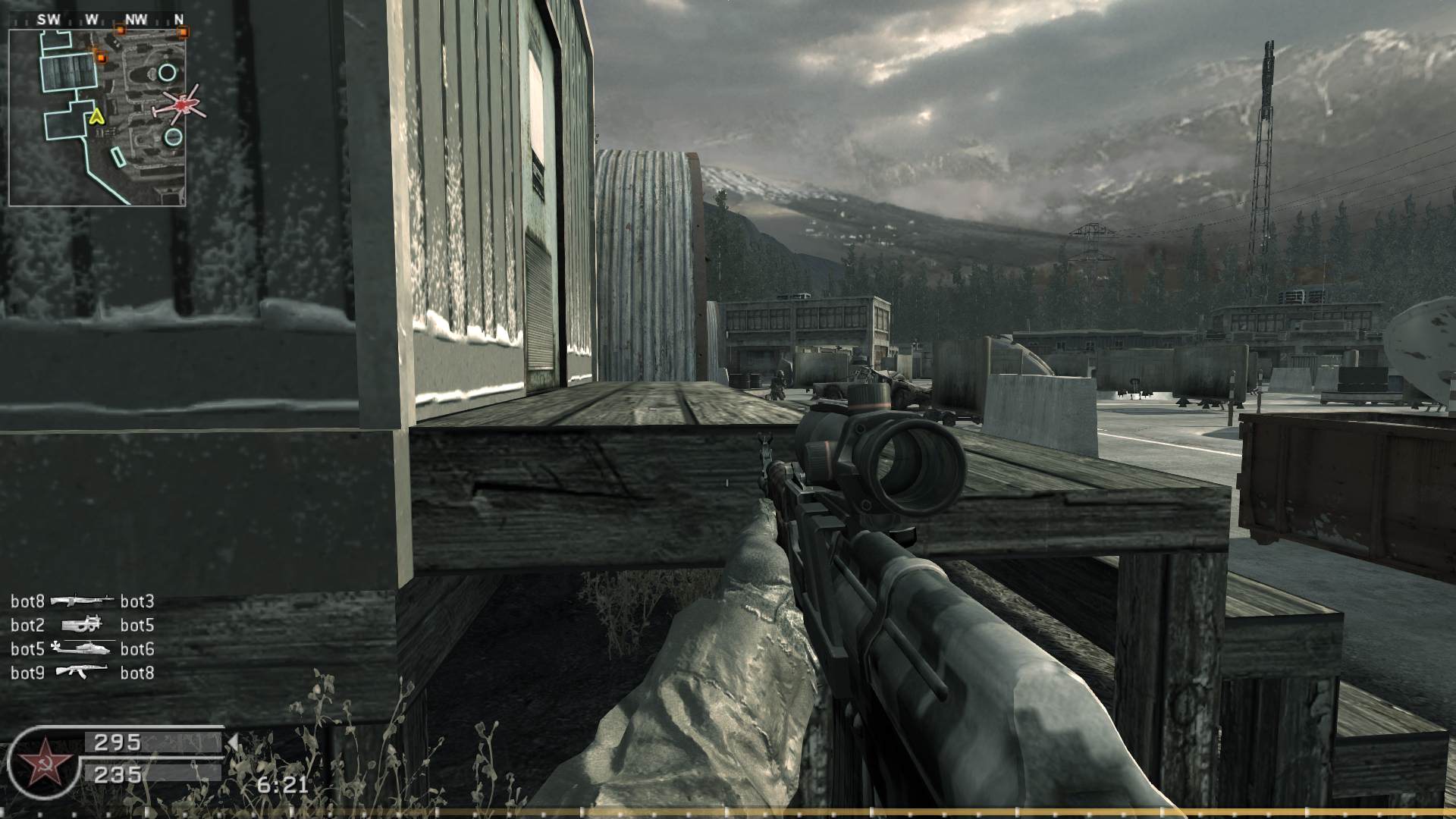Click the bot3 name in the top killfeed row
1456x819 pixels.
[x=137, y=601]
